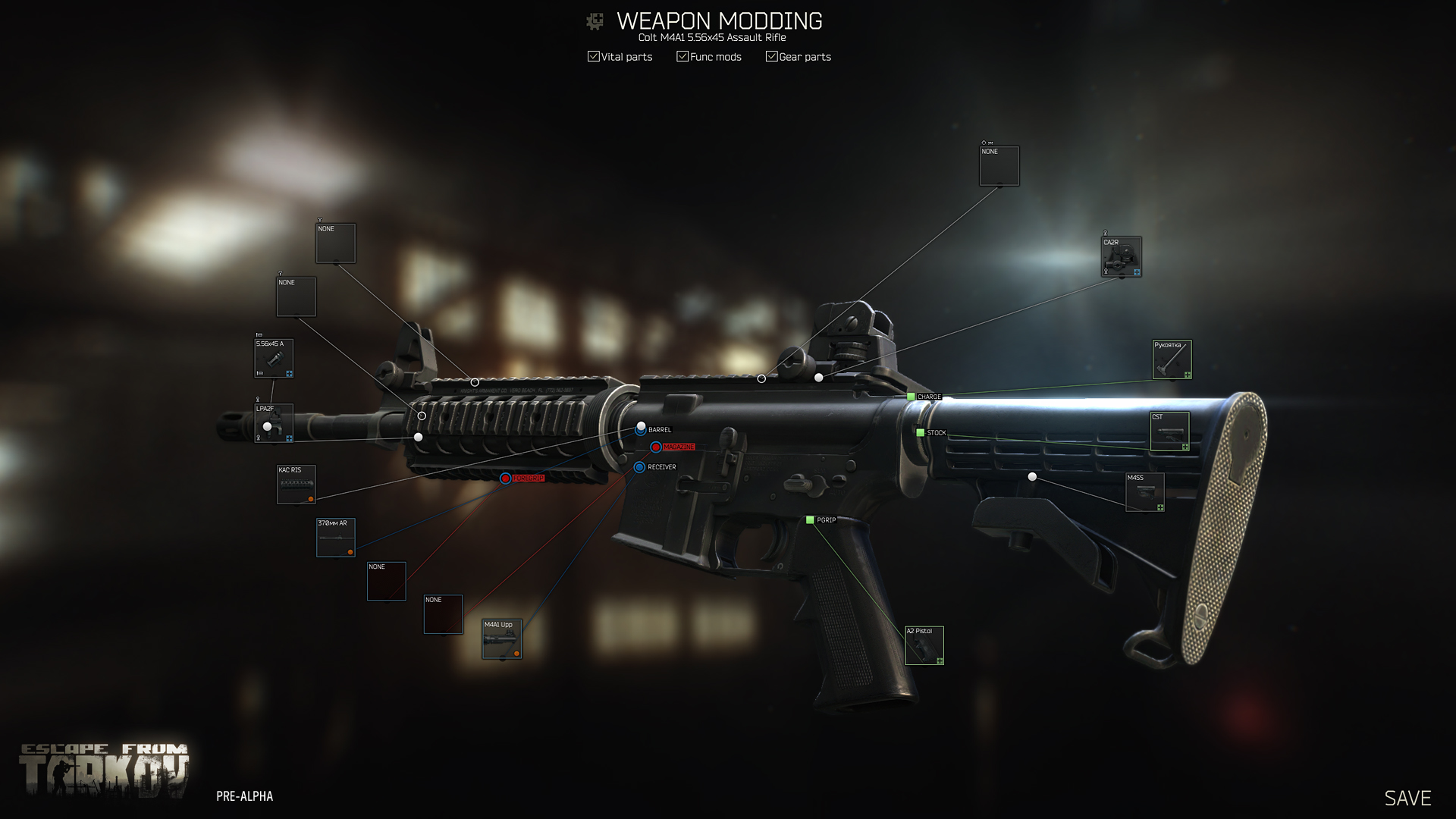Toggle the Func mods checkbox
1456x819 pixels.
(682, 56)
